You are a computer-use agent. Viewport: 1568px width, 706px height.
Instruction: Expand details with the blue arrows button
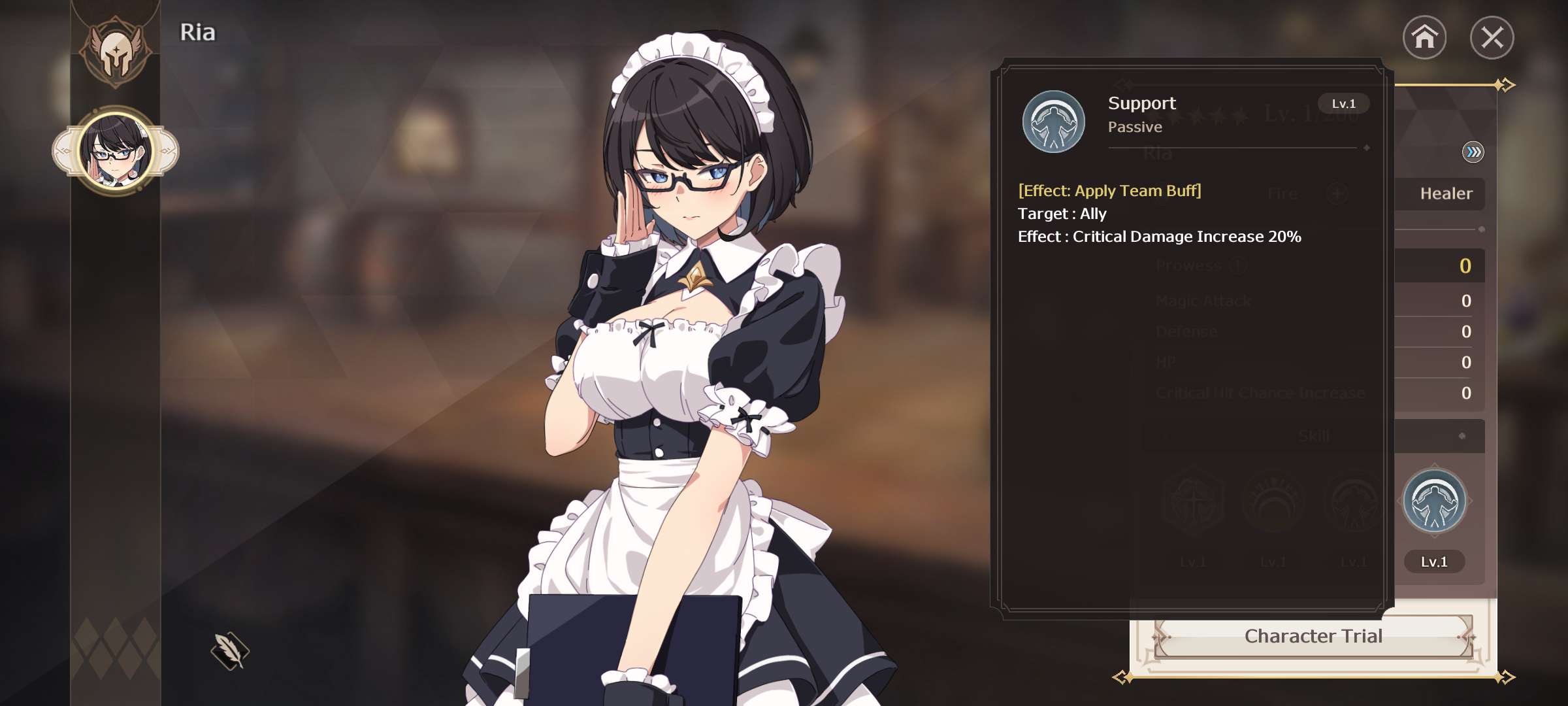click(1473, 152)
